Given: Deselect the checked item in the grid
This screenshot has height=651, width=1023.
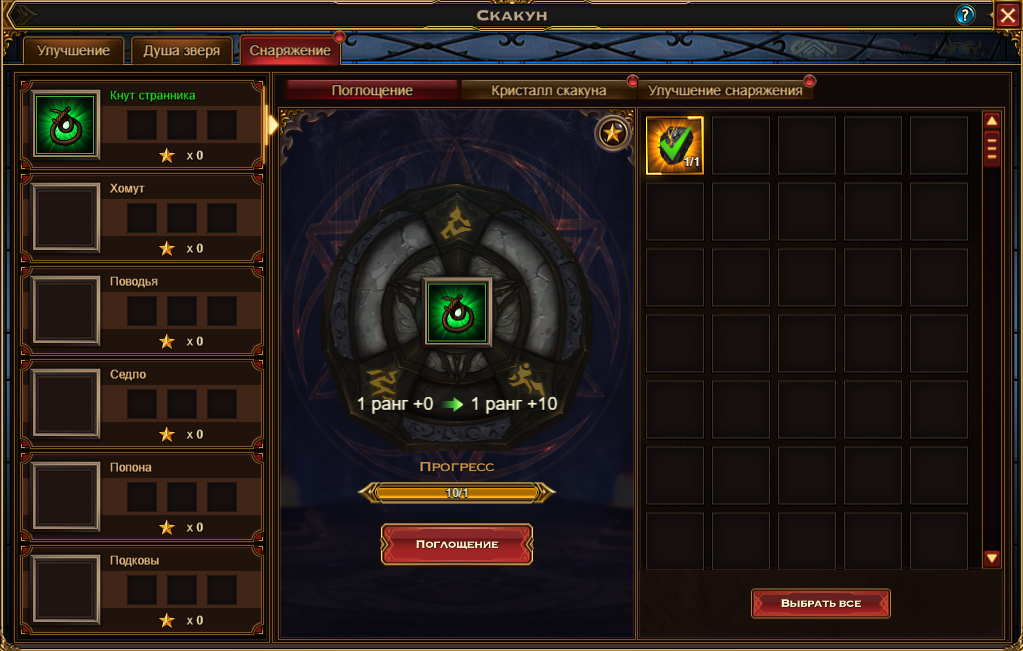Looking at the screenshot, I should [675, 146].
